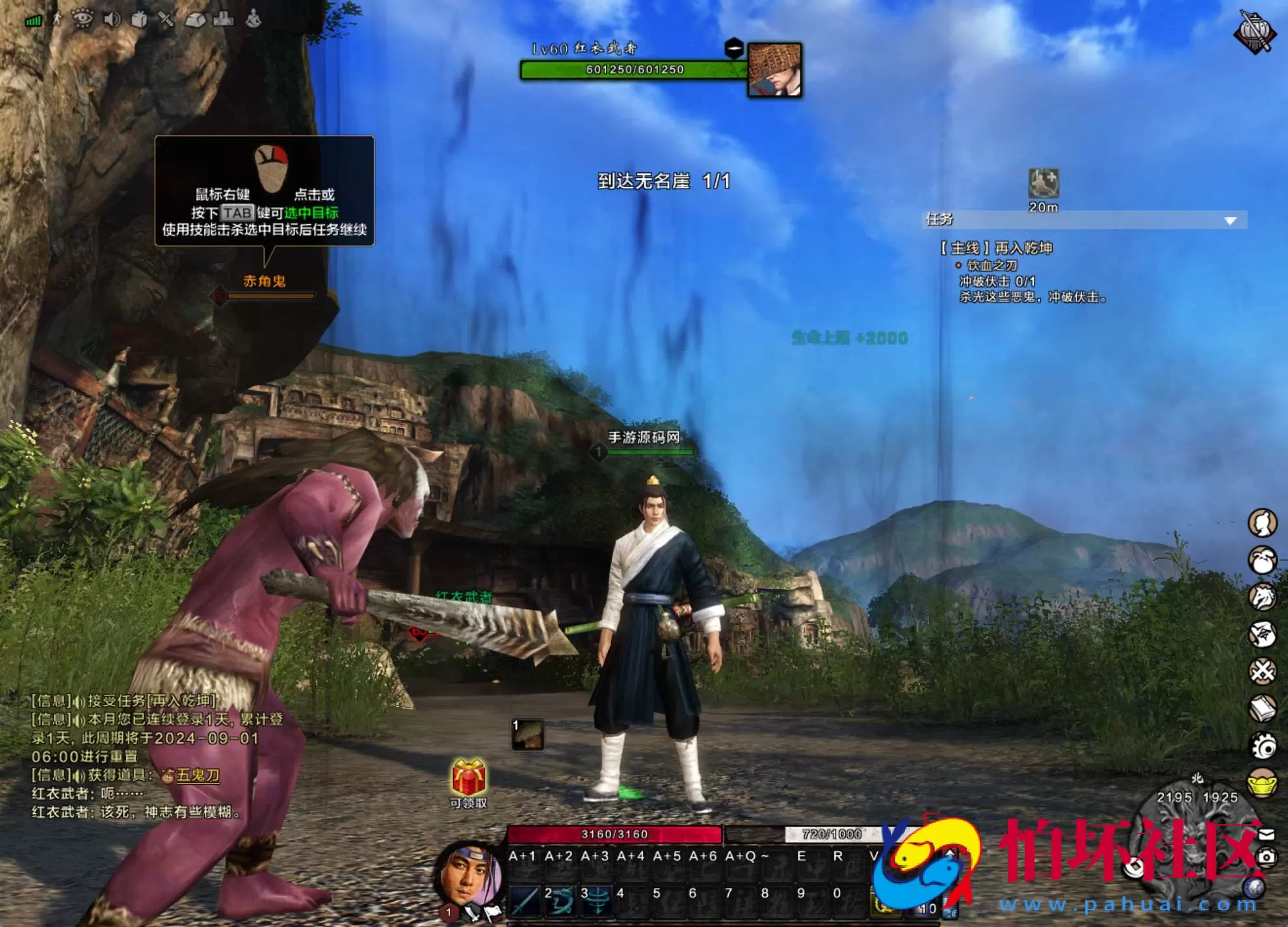This screenshot has height=927, width=1288.
Task: Open the gear settings icon
Action: pos(1262,746)
